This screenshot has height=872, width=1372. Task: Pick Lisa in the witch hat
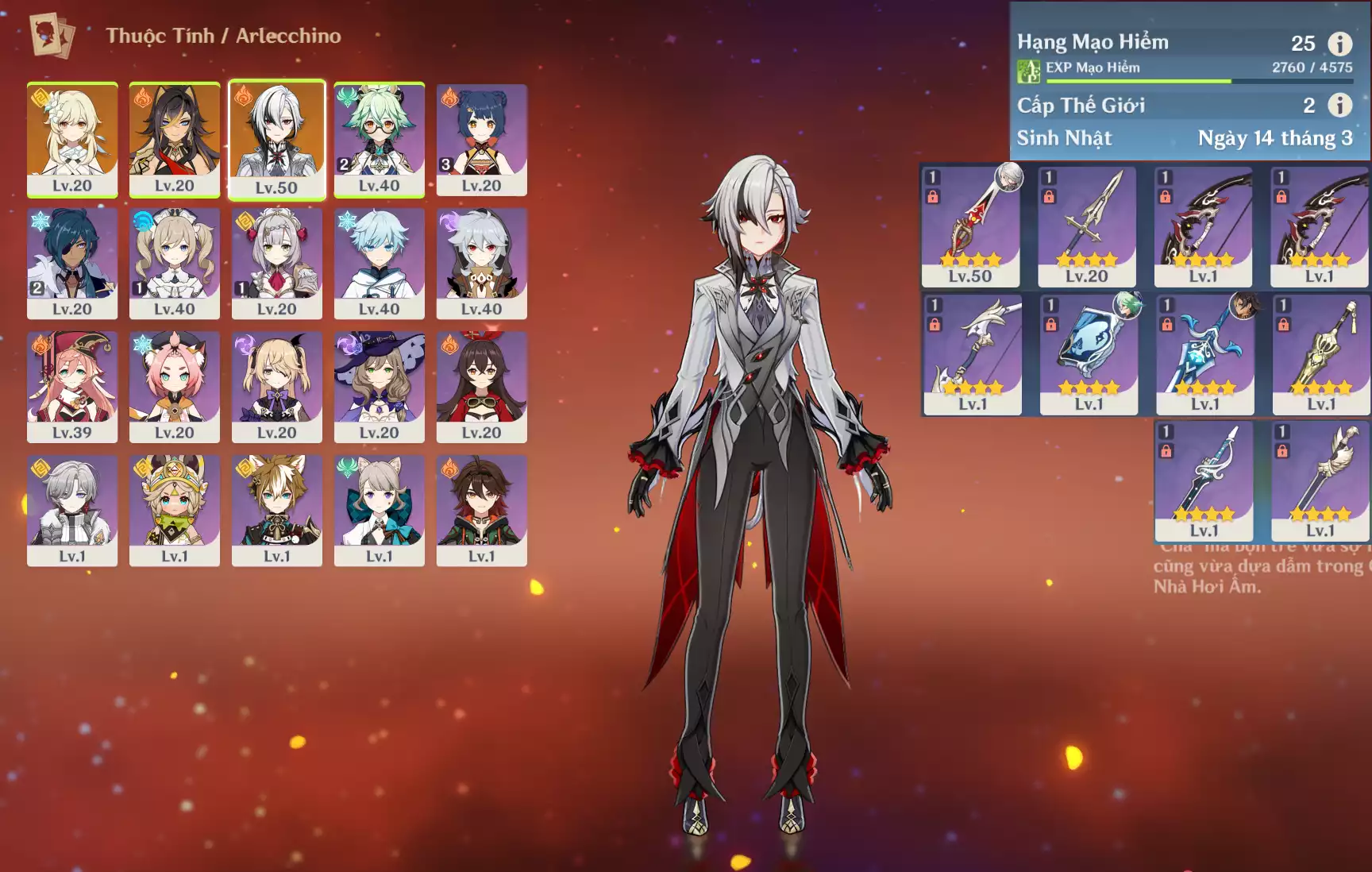379,386
